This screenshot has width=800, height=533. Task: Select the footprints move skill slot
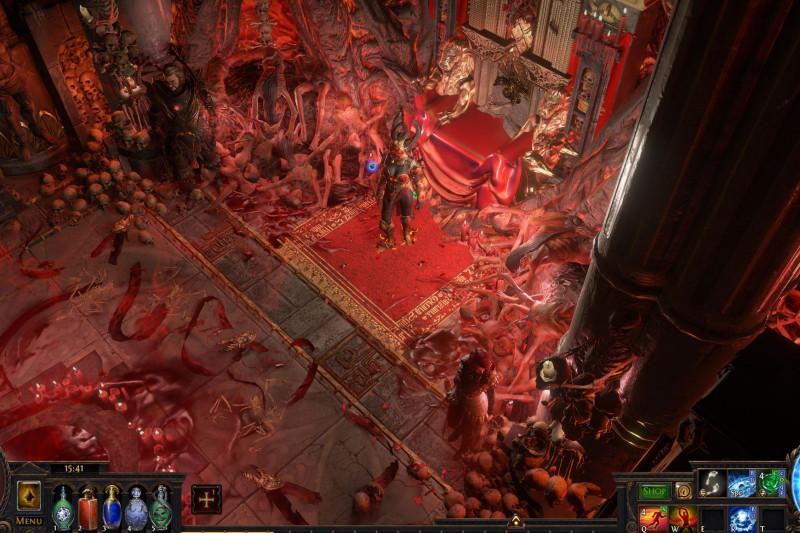(711, 484)
